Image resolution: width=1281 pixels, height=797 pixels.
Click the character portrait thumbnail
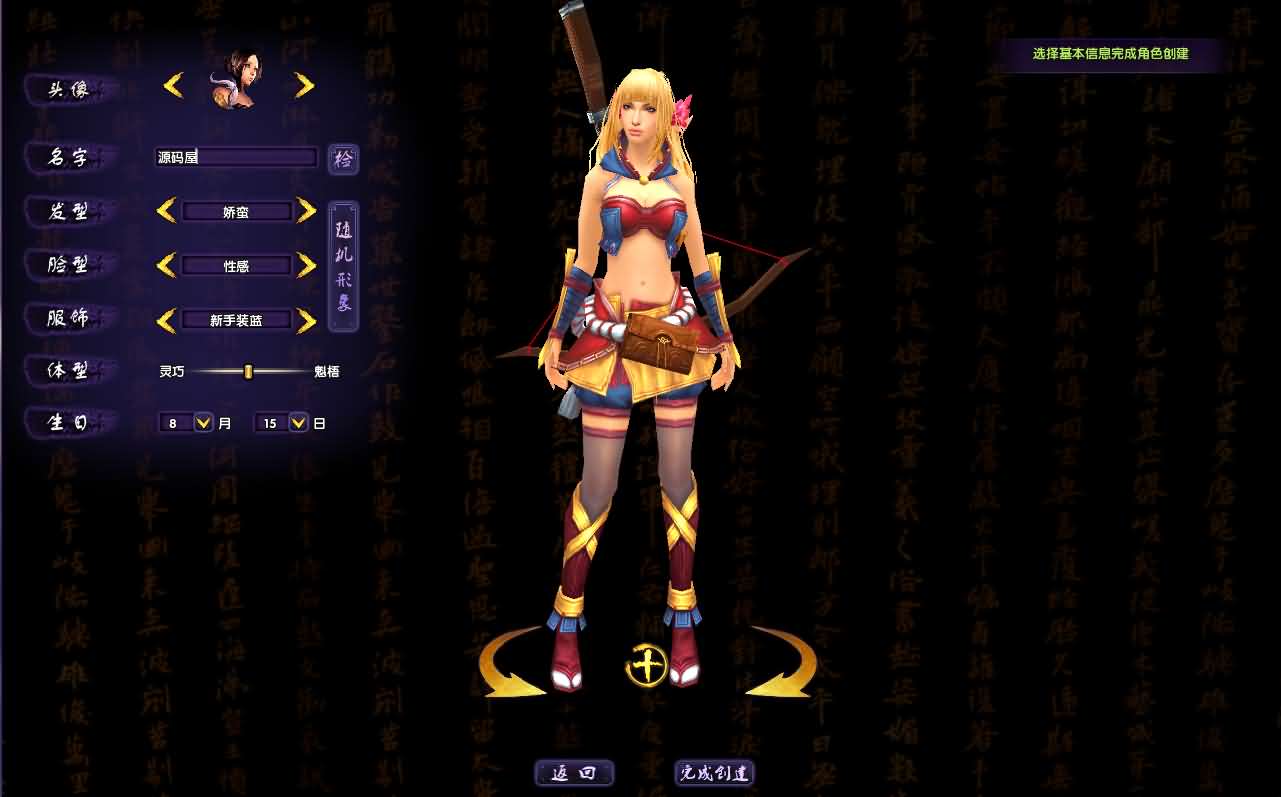pos(238,78)
